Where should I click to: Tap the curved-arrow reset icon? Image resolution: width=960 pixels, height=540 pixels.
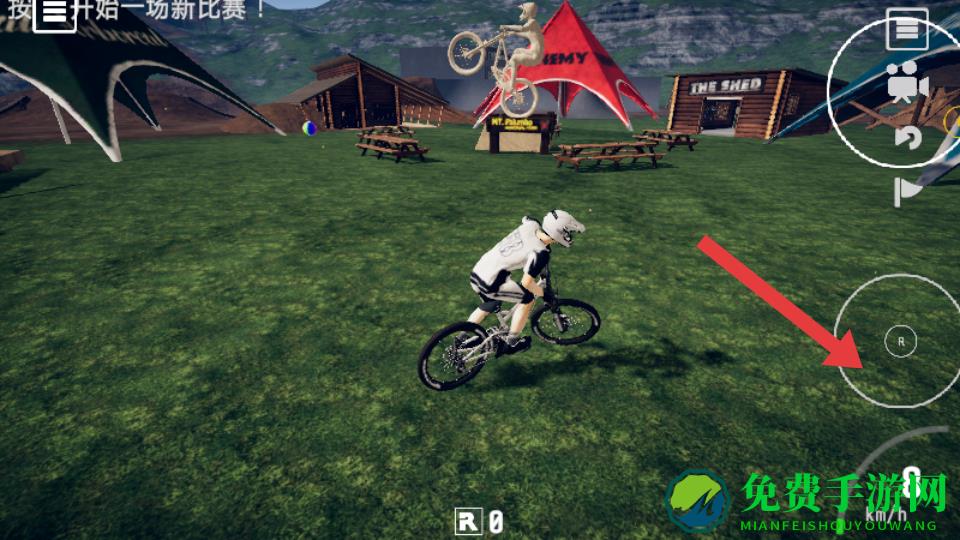[907, 138]
